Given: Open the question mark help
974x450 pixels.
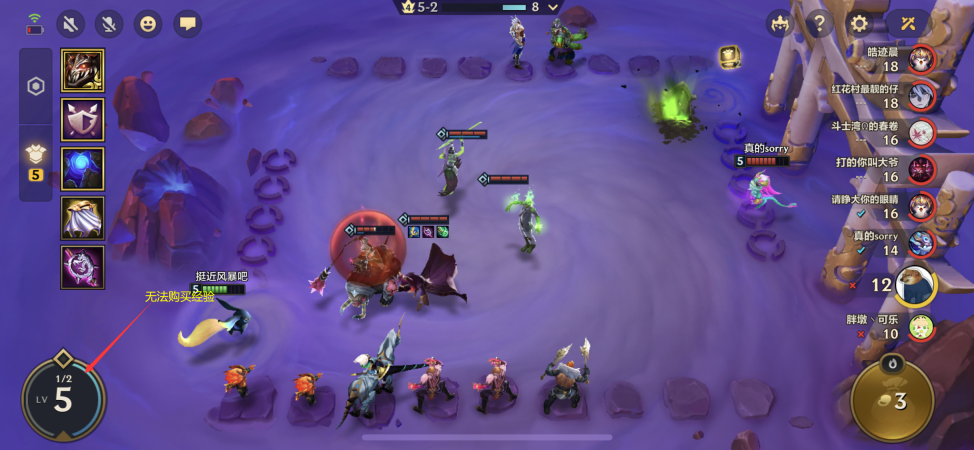Looking at the screenshot, I should (x=818, y=23).
